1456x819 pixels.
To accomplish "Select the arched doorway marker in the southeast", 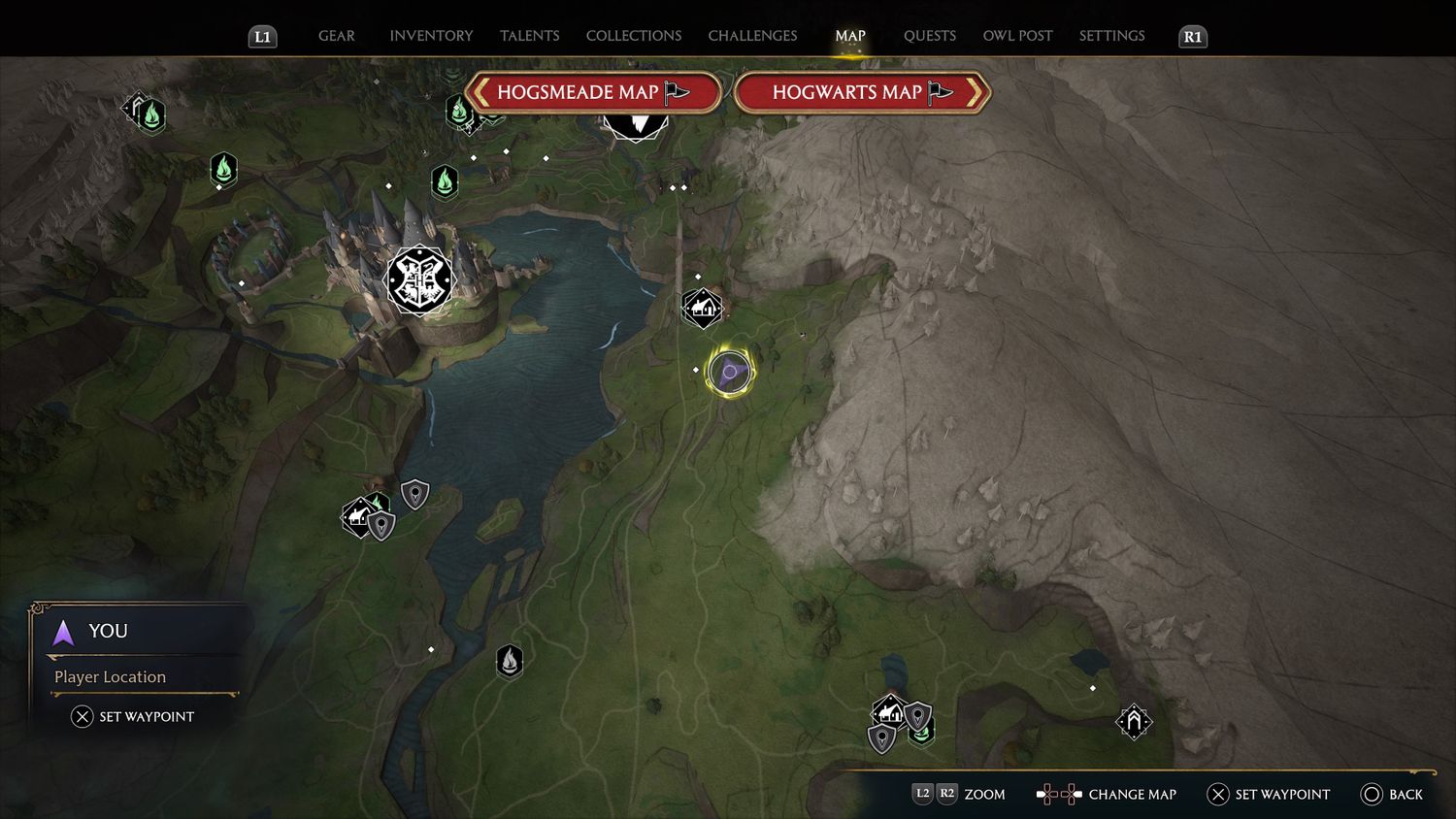I will [1133, 721].
